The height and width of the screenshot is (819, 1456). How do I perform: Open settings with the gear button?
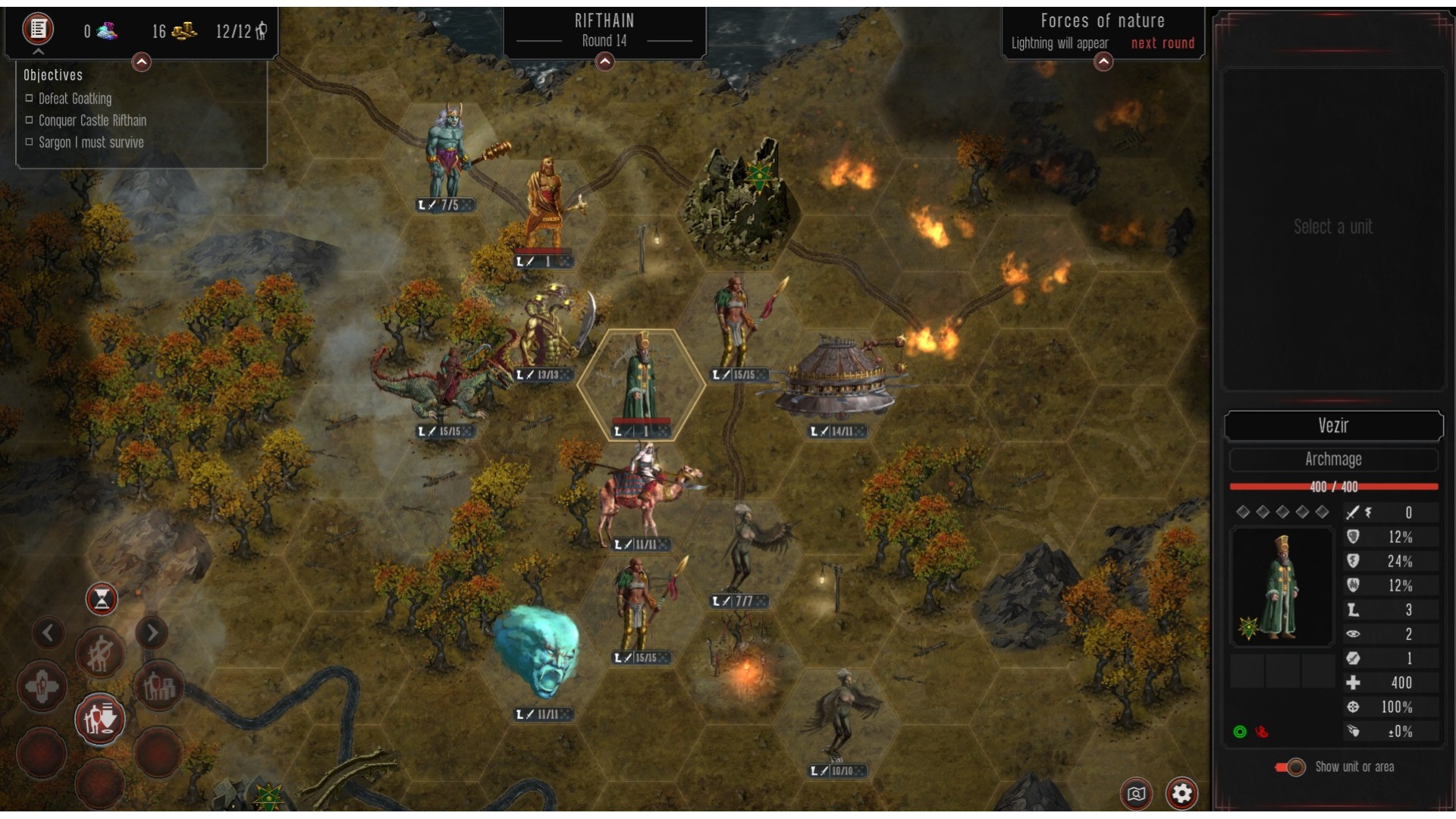point(1181,793)
